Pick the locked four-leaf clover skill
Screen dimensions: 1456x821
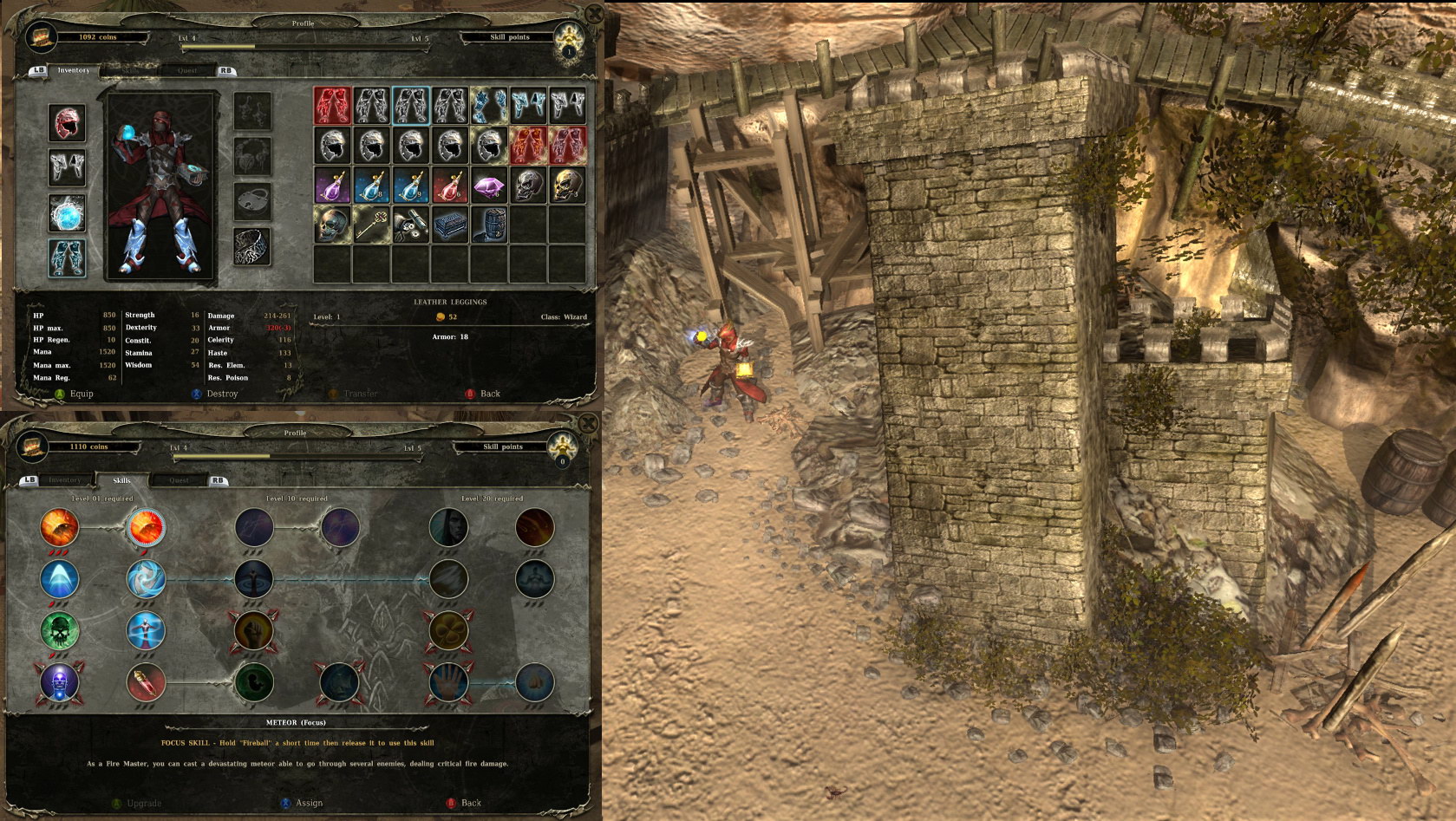point(449,630)
